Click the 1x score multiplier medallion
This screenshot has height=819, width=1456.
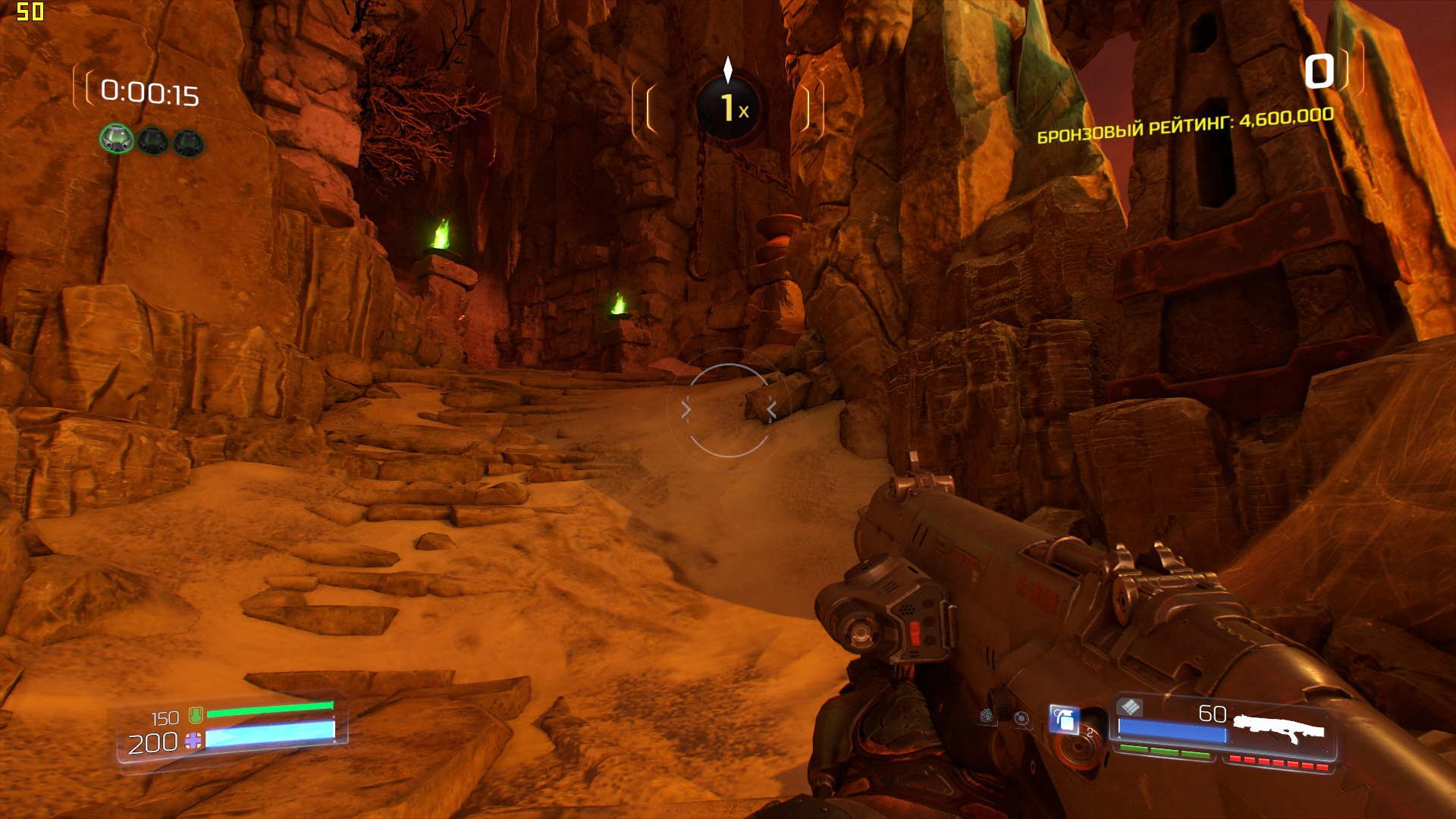coord(728,108)
